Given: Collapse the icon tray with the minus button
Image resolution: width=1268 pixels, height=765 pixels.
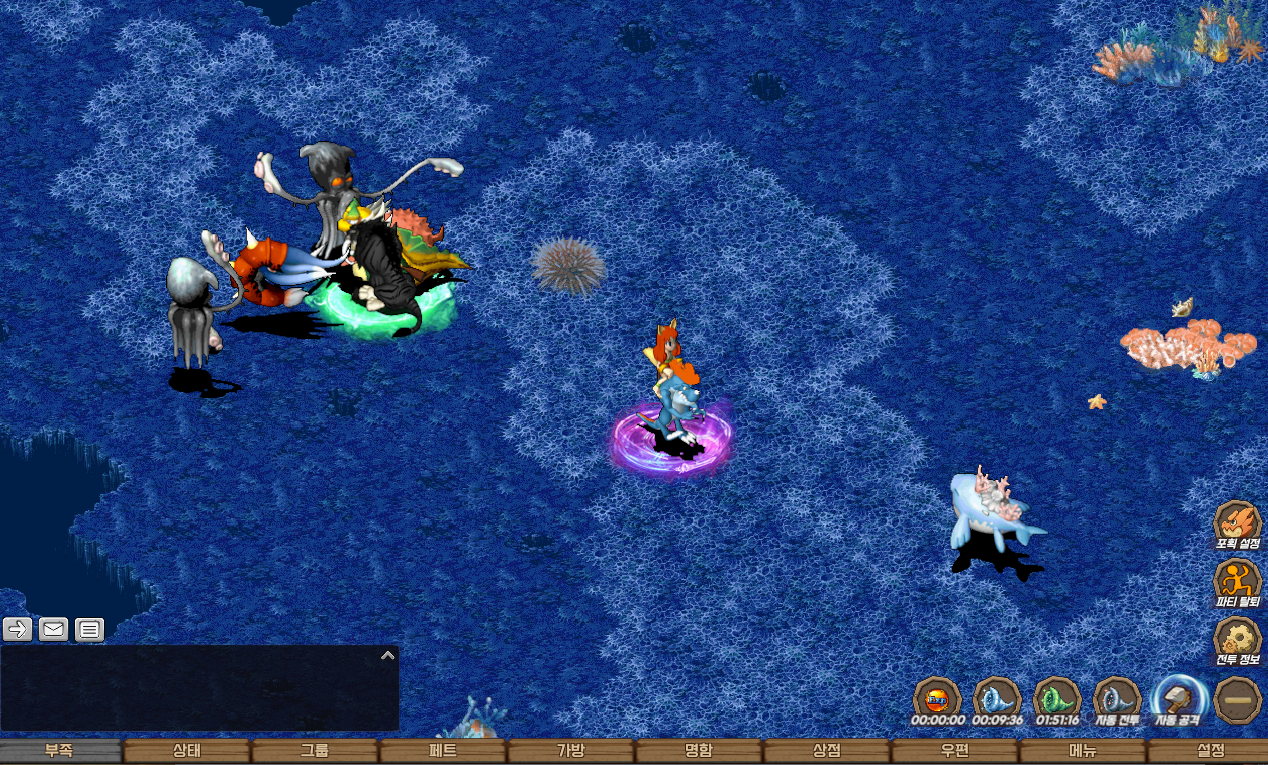Looking at the screenshot, I should click(1238, 700).
